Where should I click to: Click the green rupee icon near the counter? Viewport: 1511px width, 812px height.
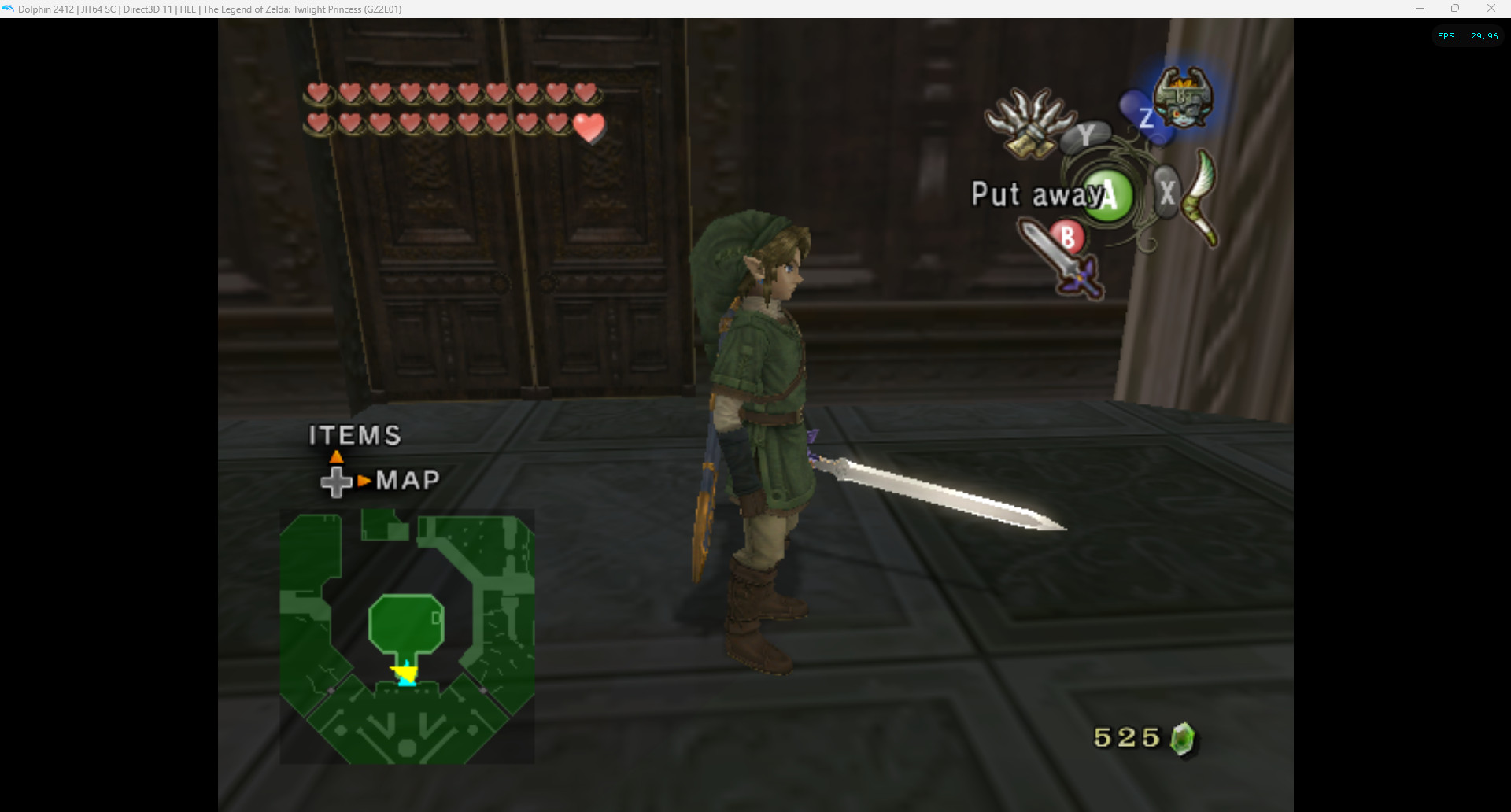(1182, 738)
